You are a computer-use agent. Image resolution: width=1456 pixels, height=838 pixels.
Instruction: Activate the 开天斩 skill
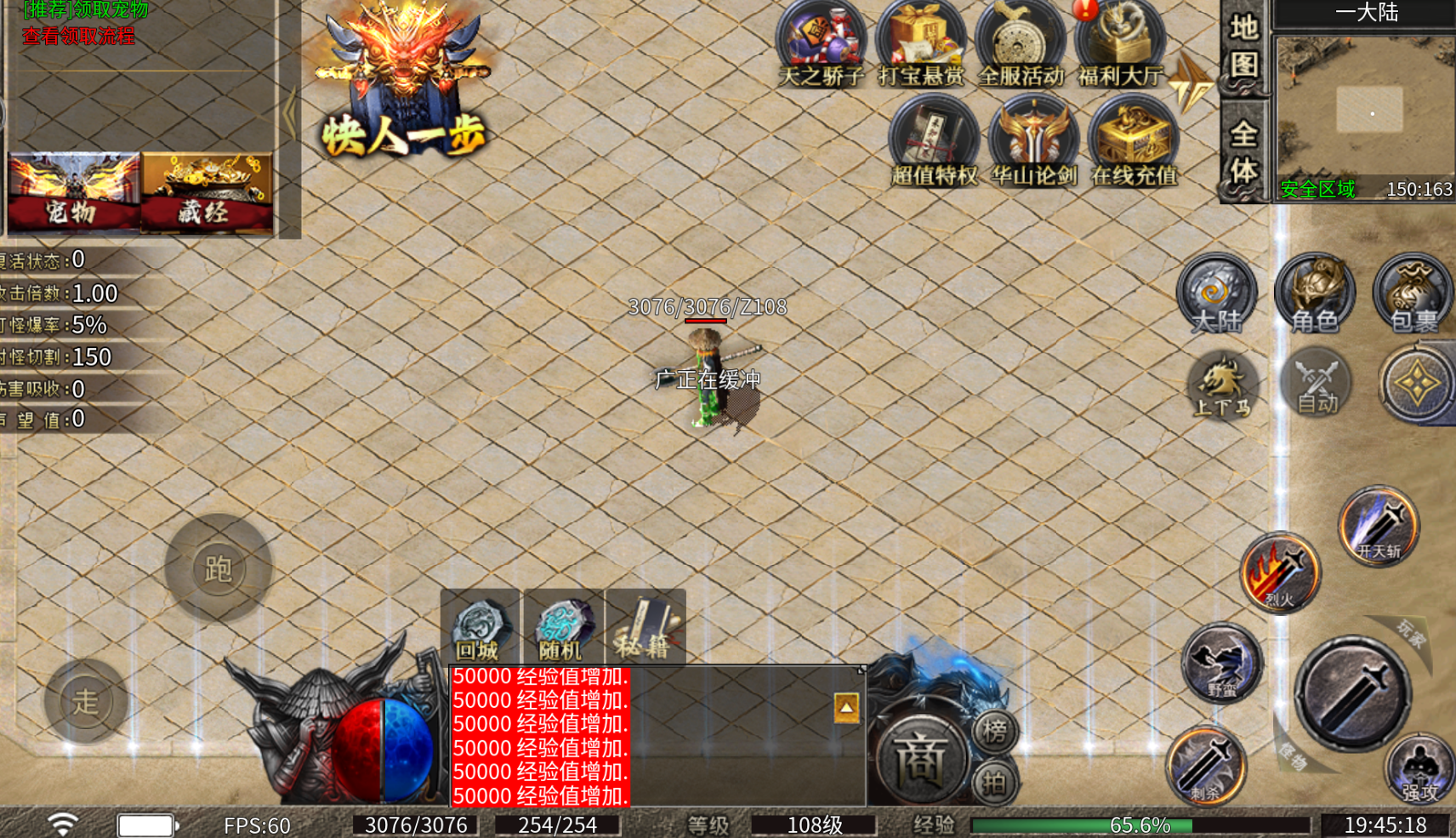point(1378,526)
